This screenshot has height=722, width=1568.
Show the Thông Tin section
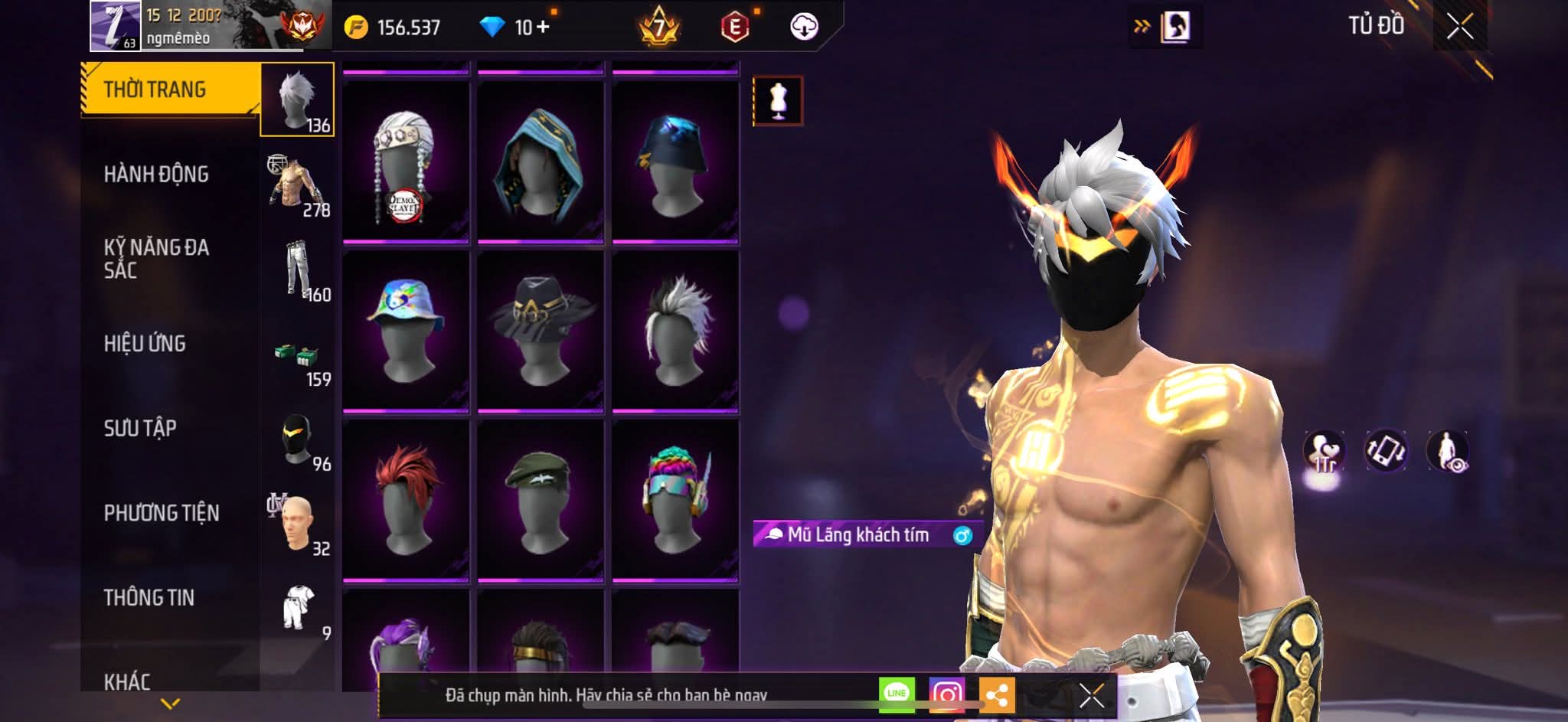tap(149, 597)
